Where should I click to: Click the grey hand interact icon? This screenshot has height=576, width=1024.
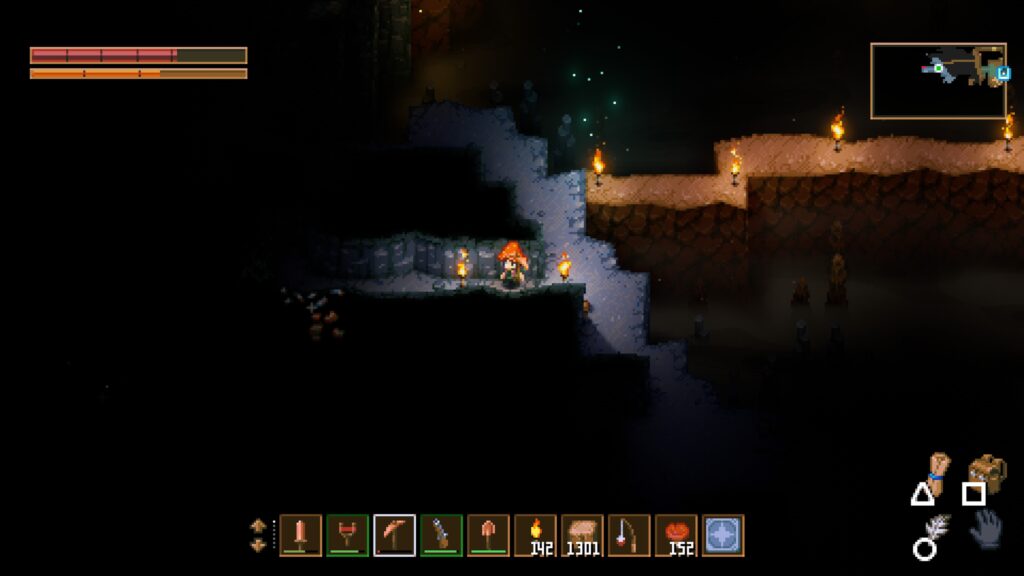coord(986,528)
